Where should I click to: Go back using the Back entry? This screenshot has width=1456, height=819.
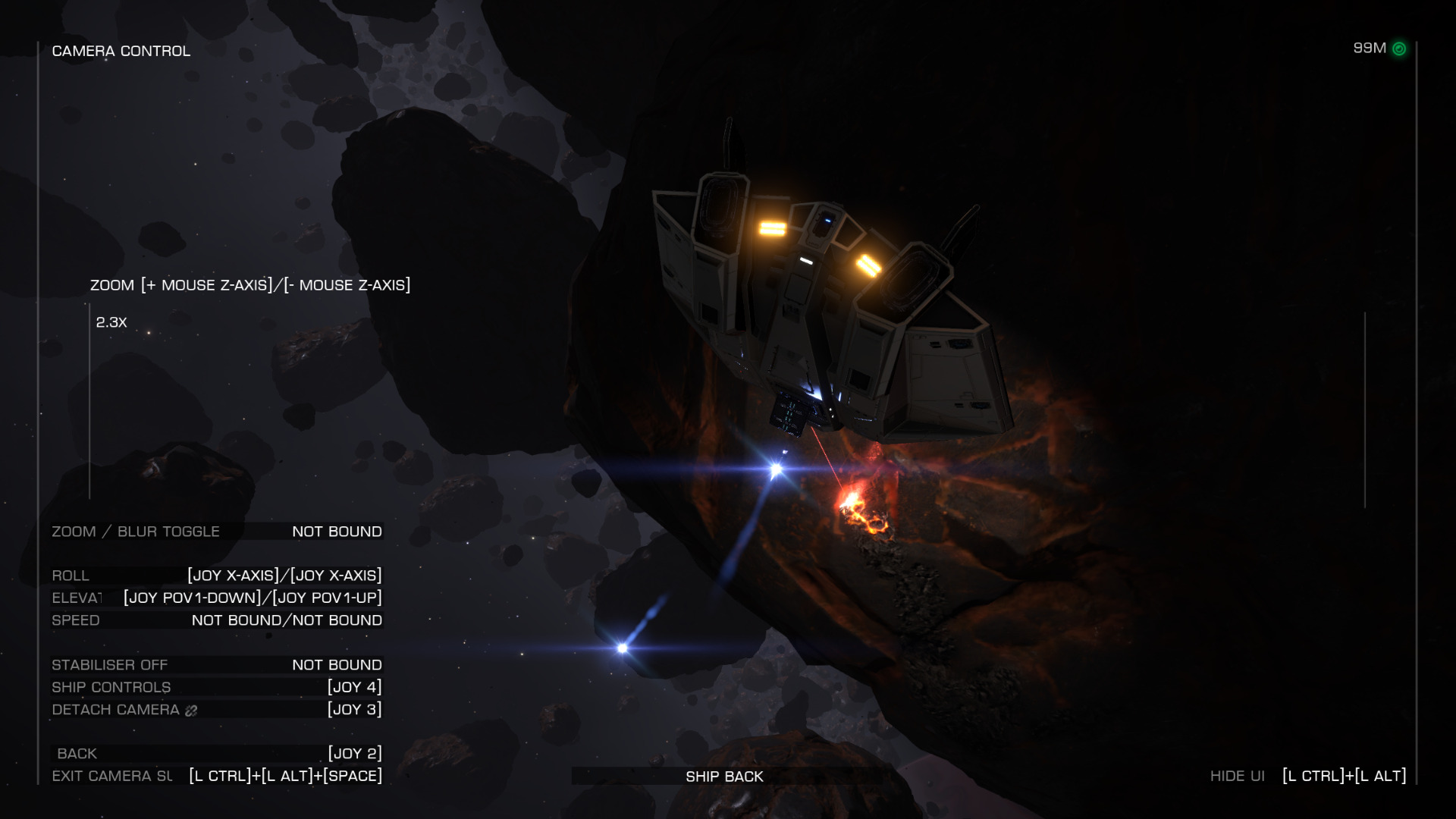[x=217, y=754]
